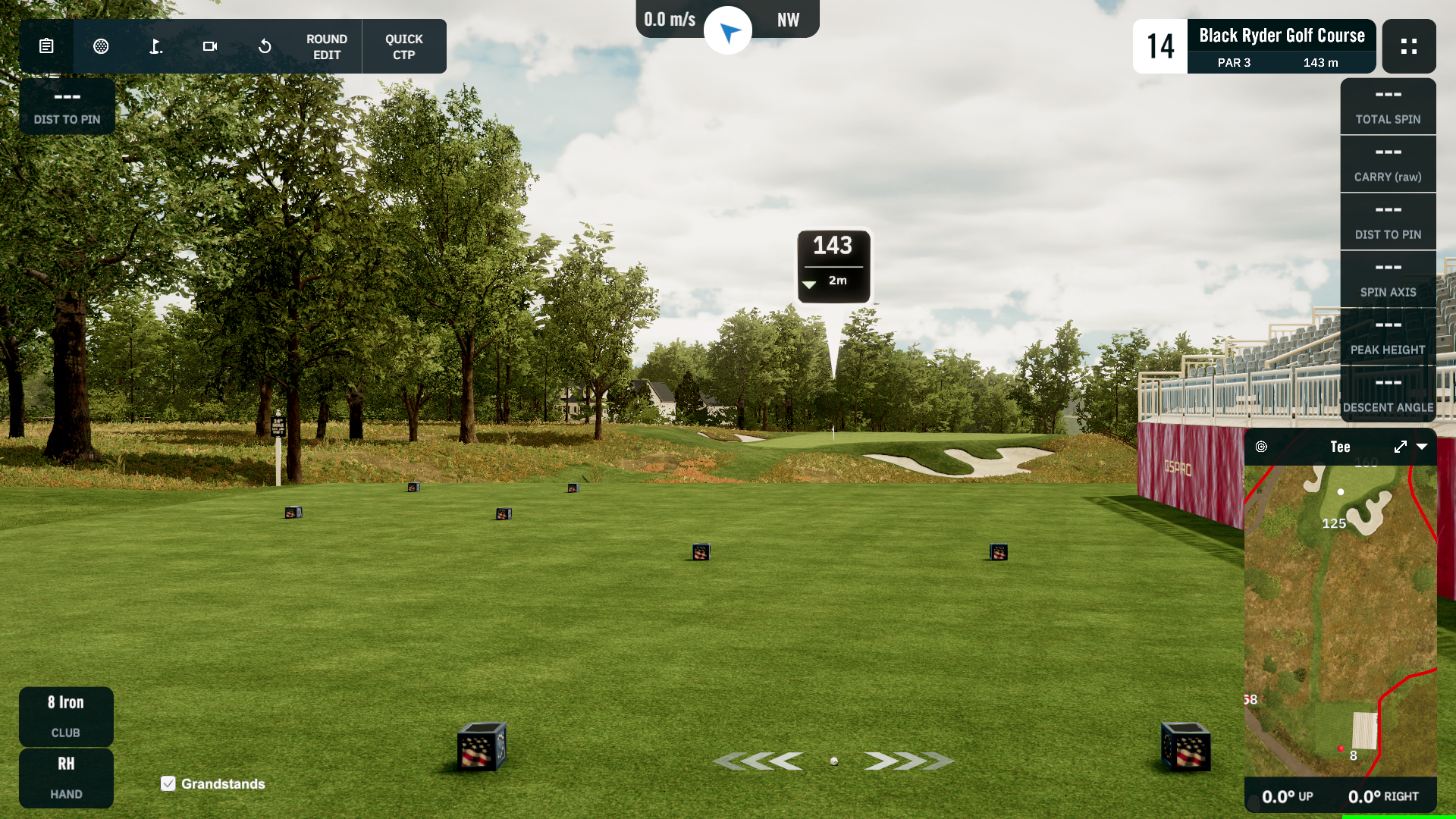Switch the RH hand setting

[66, 777]
